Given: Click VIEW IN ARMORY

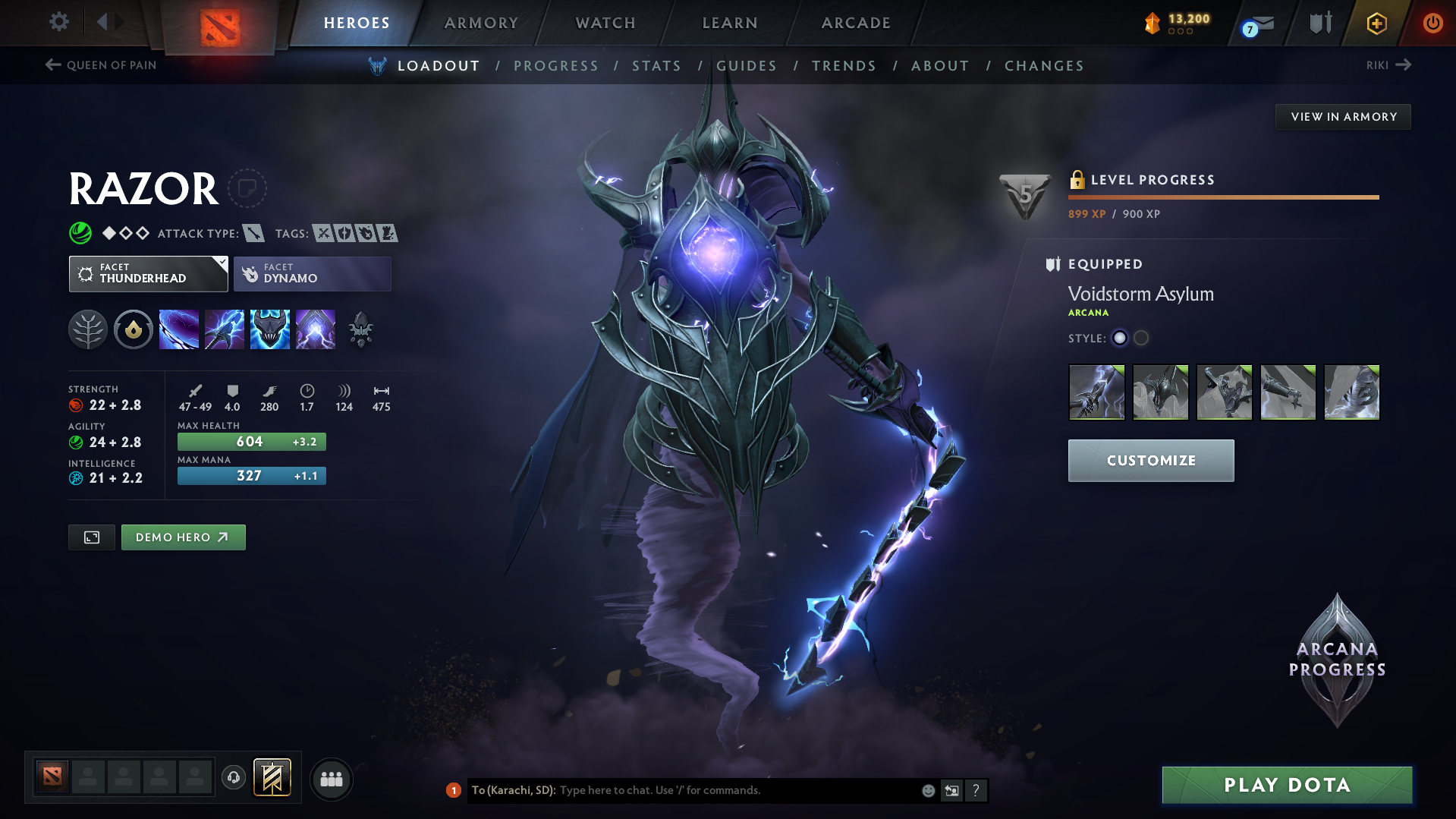Looking at the screenshot, I should (1343, 116).
